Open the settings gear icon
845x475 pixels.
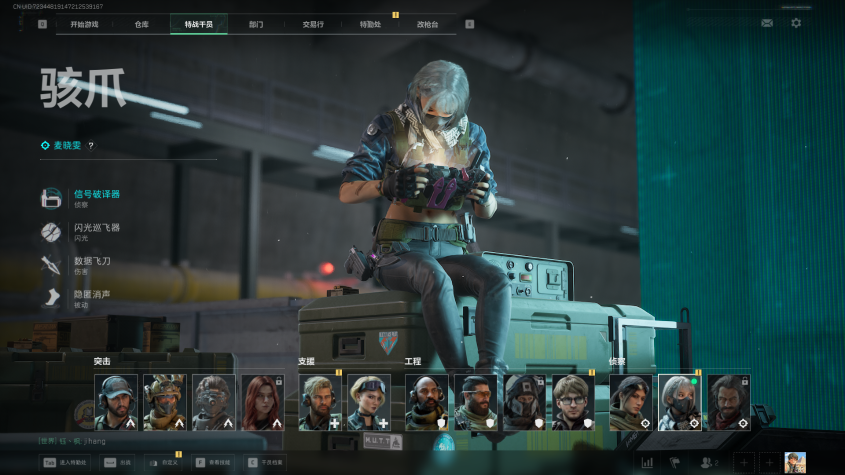click(796, 22)
